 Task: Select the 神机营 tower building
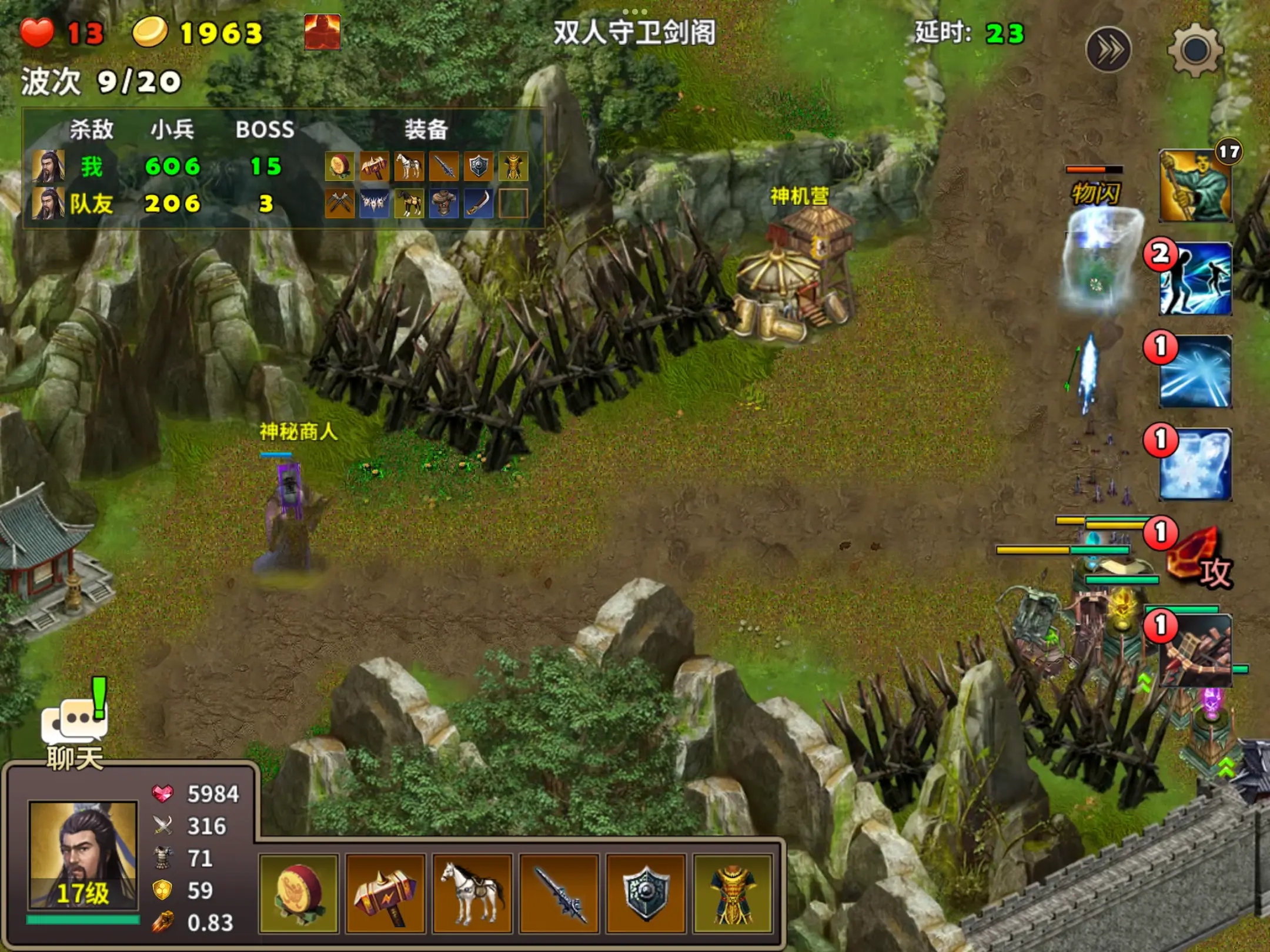click(794, 270)
